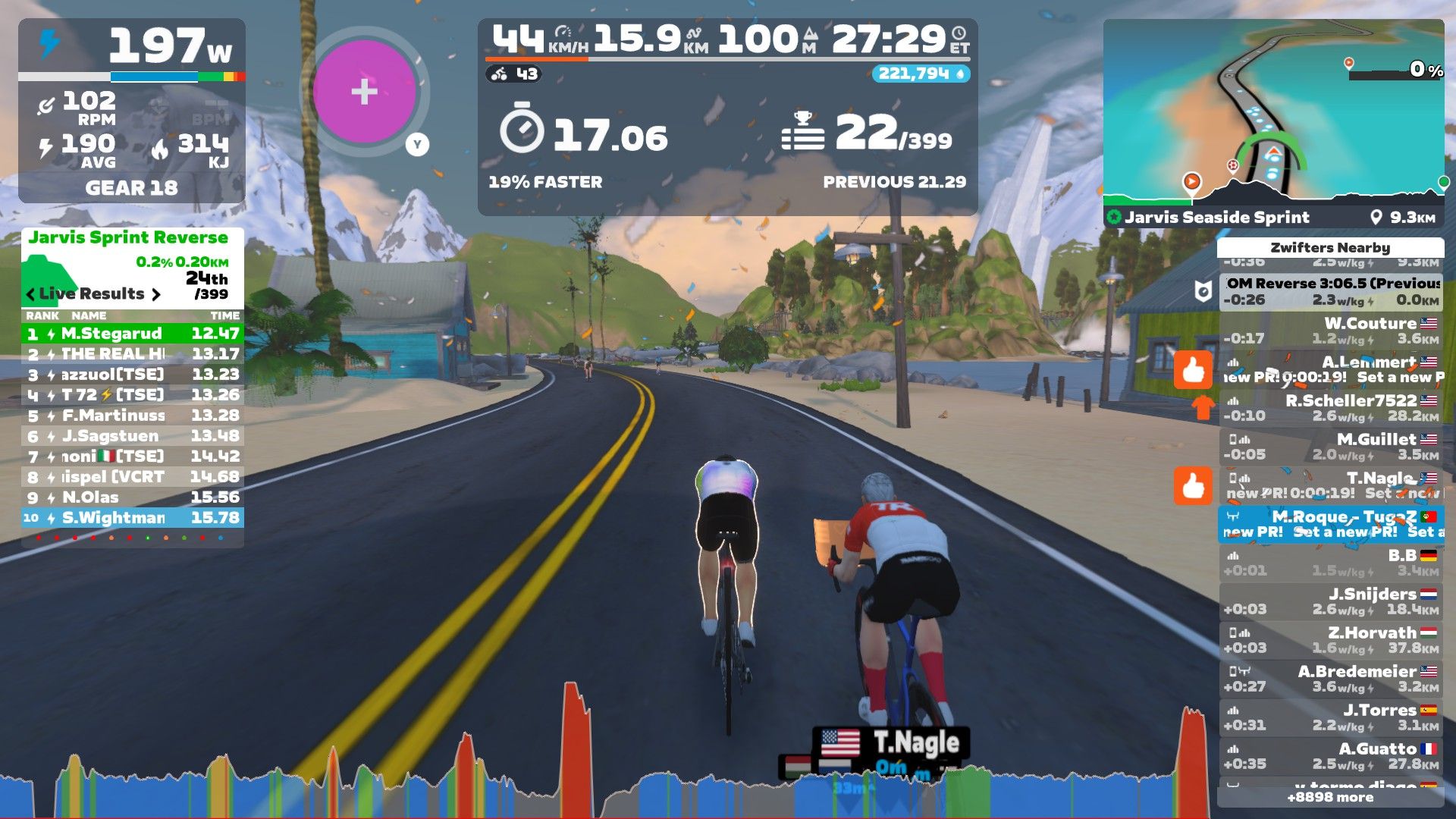
Task: Activate the pink power-up circle
Action: click(x=365, y=92)
